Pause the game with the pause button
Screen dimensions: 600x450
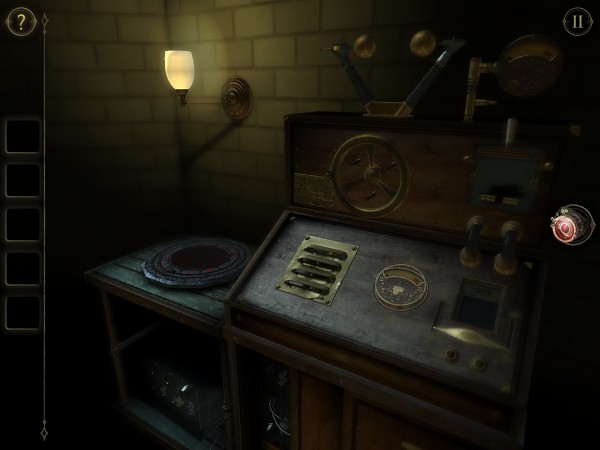(577, 21)
